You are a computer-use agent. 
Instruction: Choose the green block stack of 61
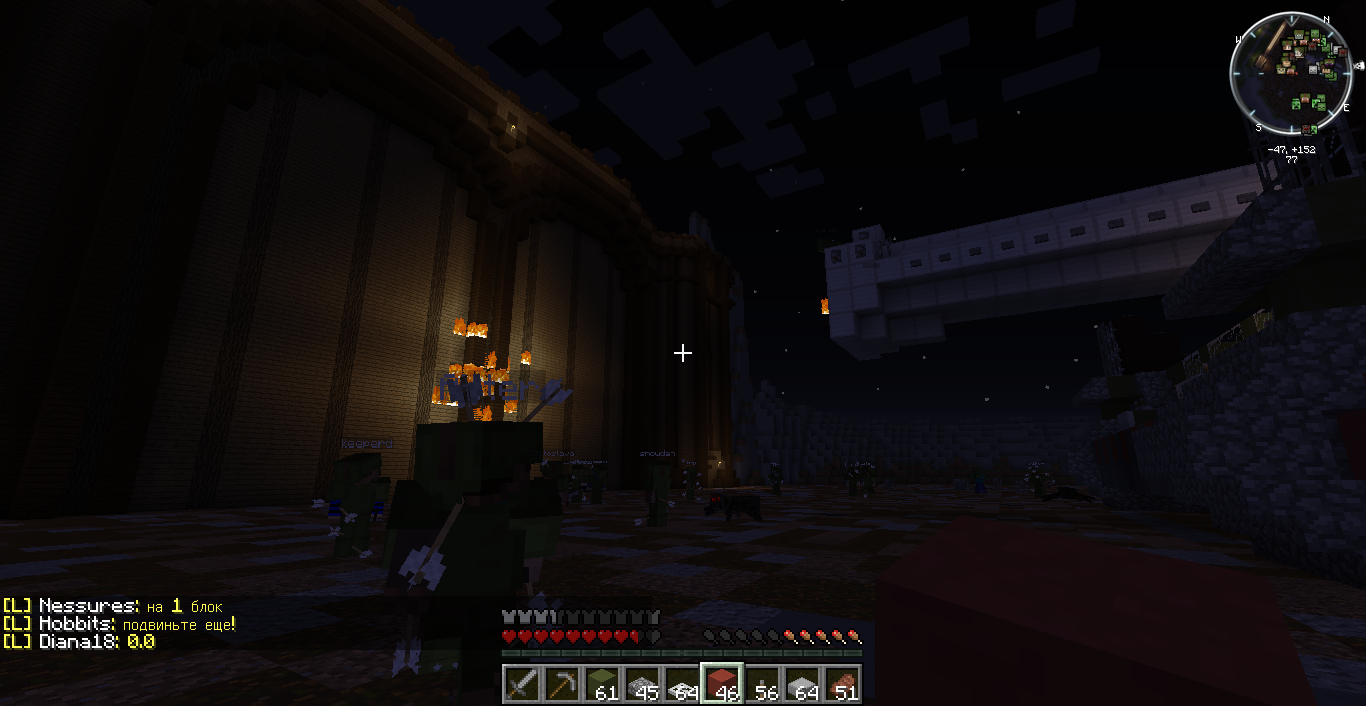point(601,684)
